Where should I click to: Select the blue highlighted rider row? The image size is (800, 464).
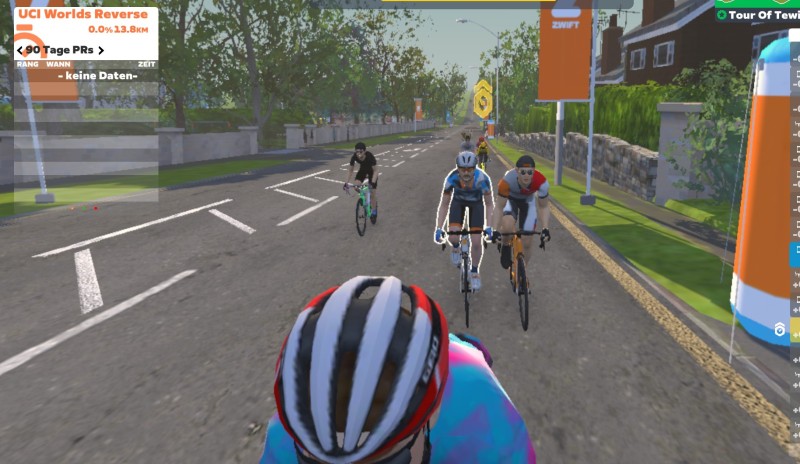pyautogui.click(x=795, y=254)
